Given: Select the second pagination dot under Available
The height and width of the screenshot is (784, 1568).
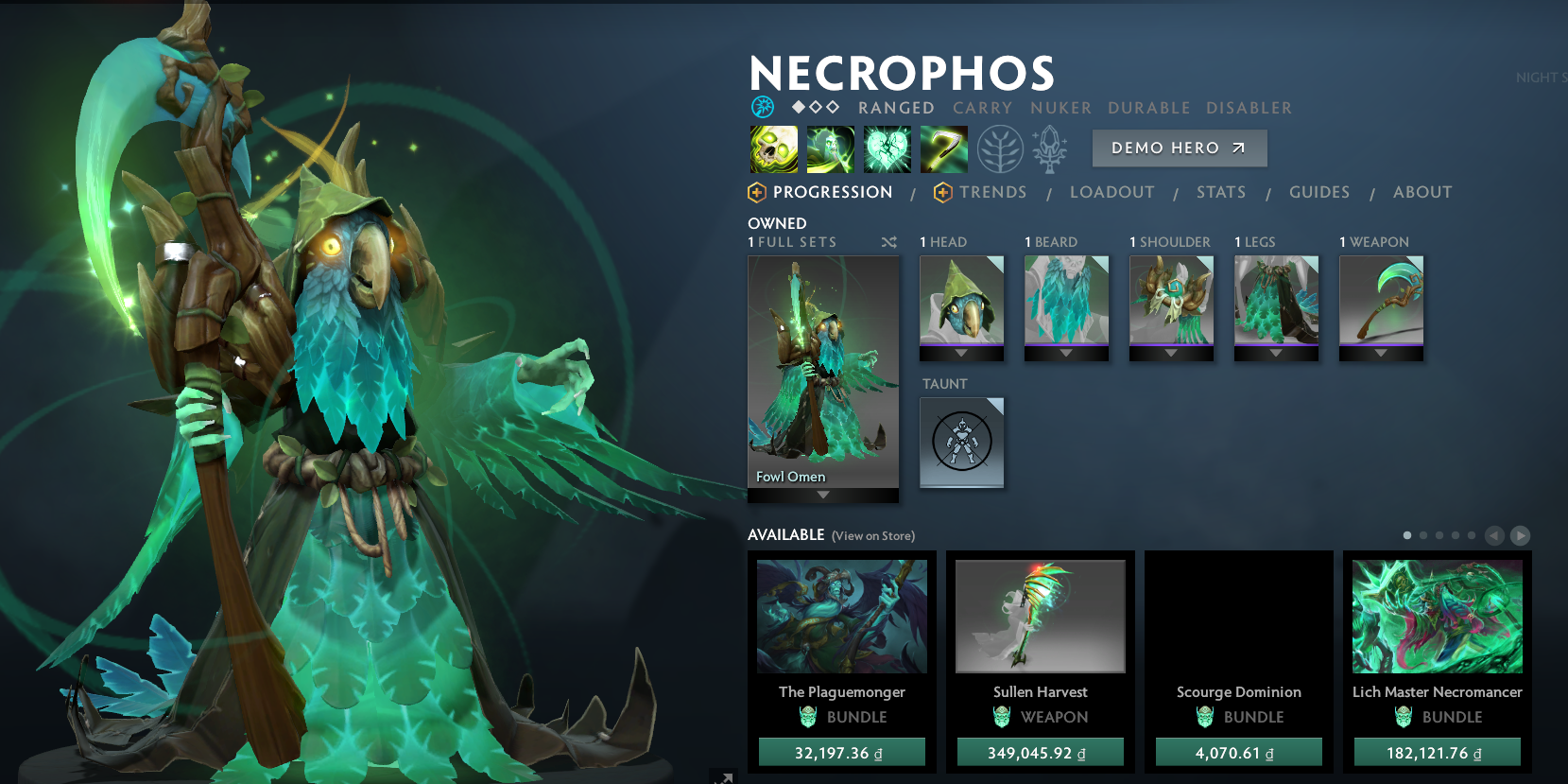Looking at the screenshot, I should [x=1423, y=534].
